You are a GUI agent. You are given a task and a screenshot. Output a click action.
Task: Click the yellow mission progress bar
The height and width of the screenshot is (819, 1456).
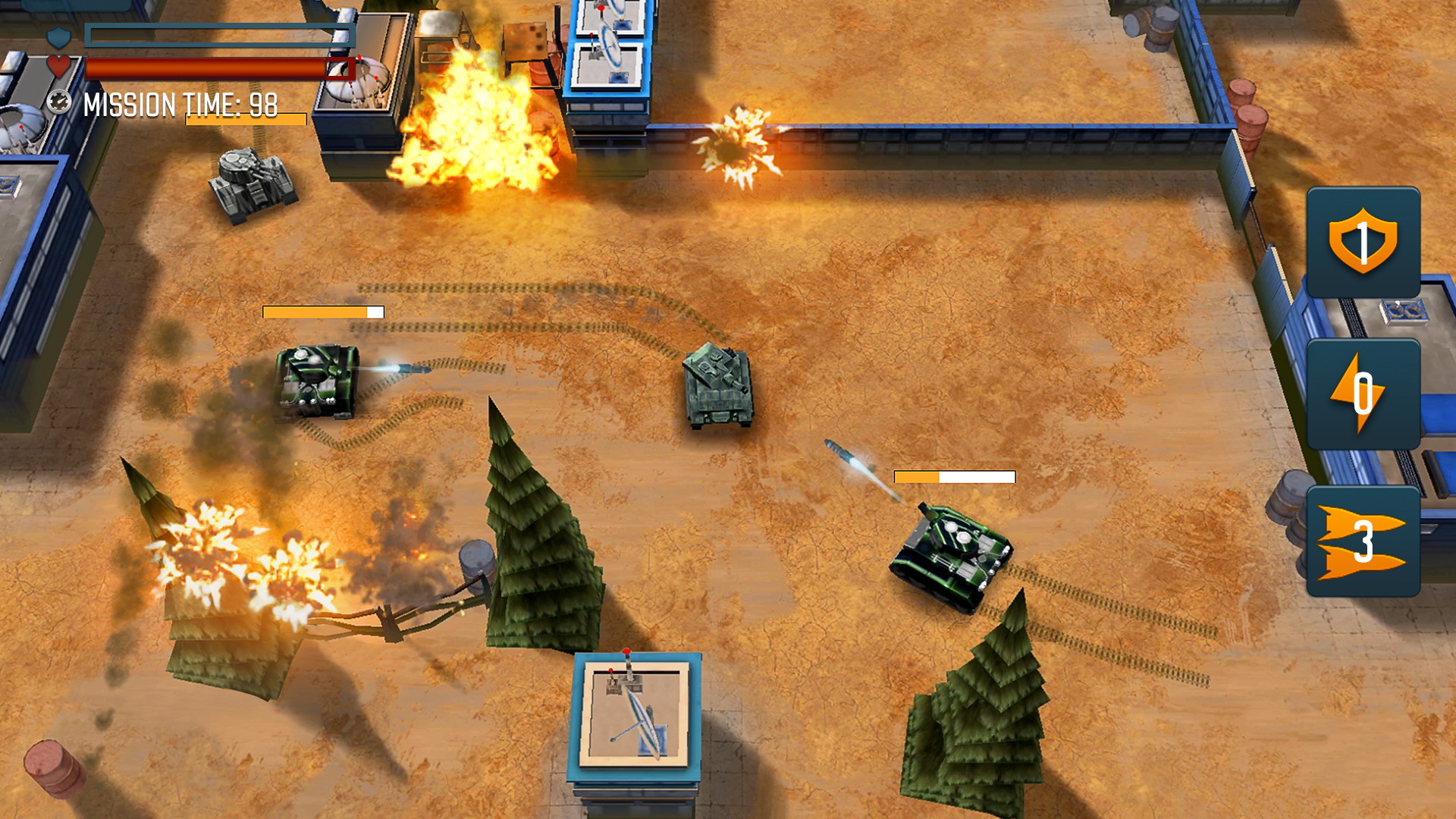tap(243, 118)
